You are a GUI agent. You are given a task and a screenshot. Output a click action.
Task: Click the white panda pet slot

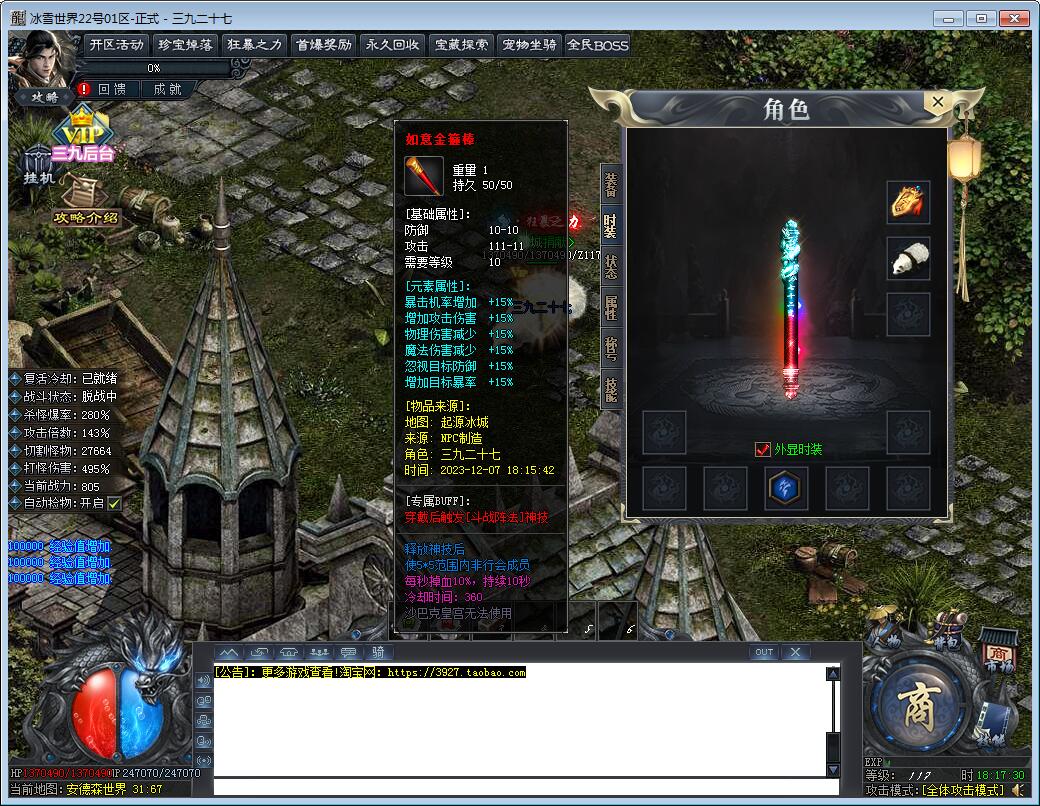(x=908, y=258)
